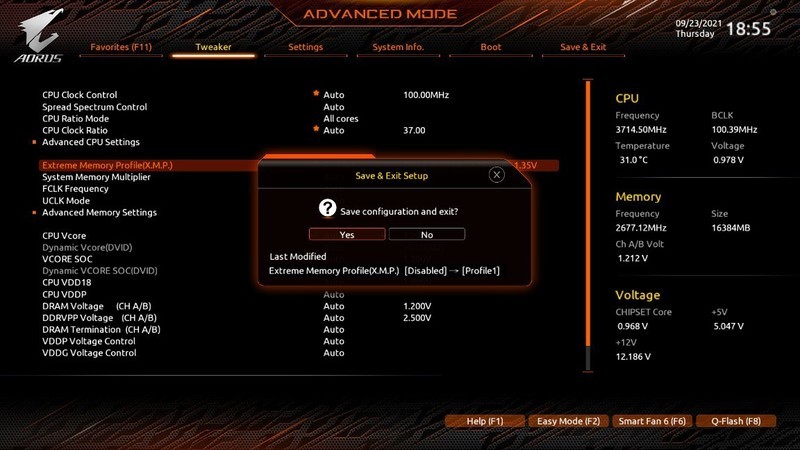Switch to Easy Mode (F2)
Image resolution: width=800 pixels, height=450 pixels.
click(569, 421)
